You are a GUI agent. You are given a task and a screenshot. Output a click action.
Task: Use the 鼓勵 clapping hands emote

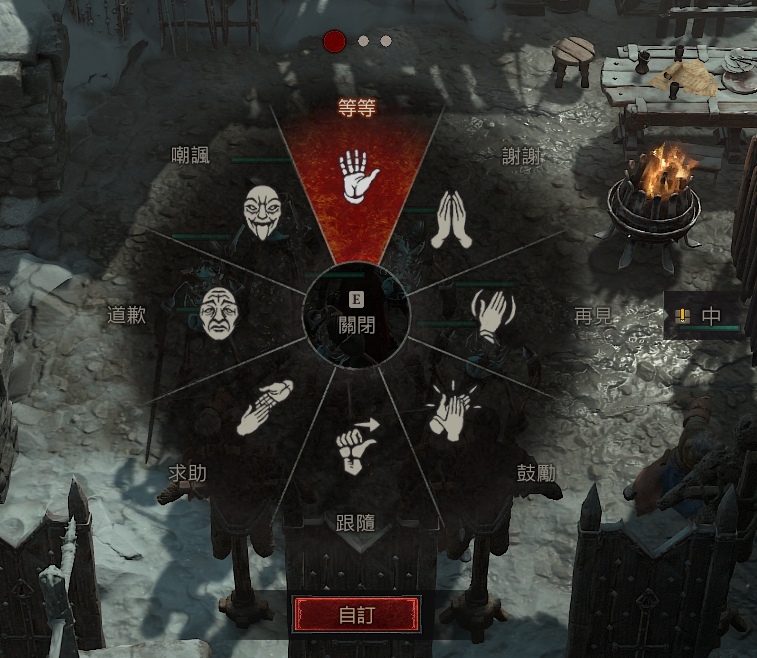click(449, 412)
